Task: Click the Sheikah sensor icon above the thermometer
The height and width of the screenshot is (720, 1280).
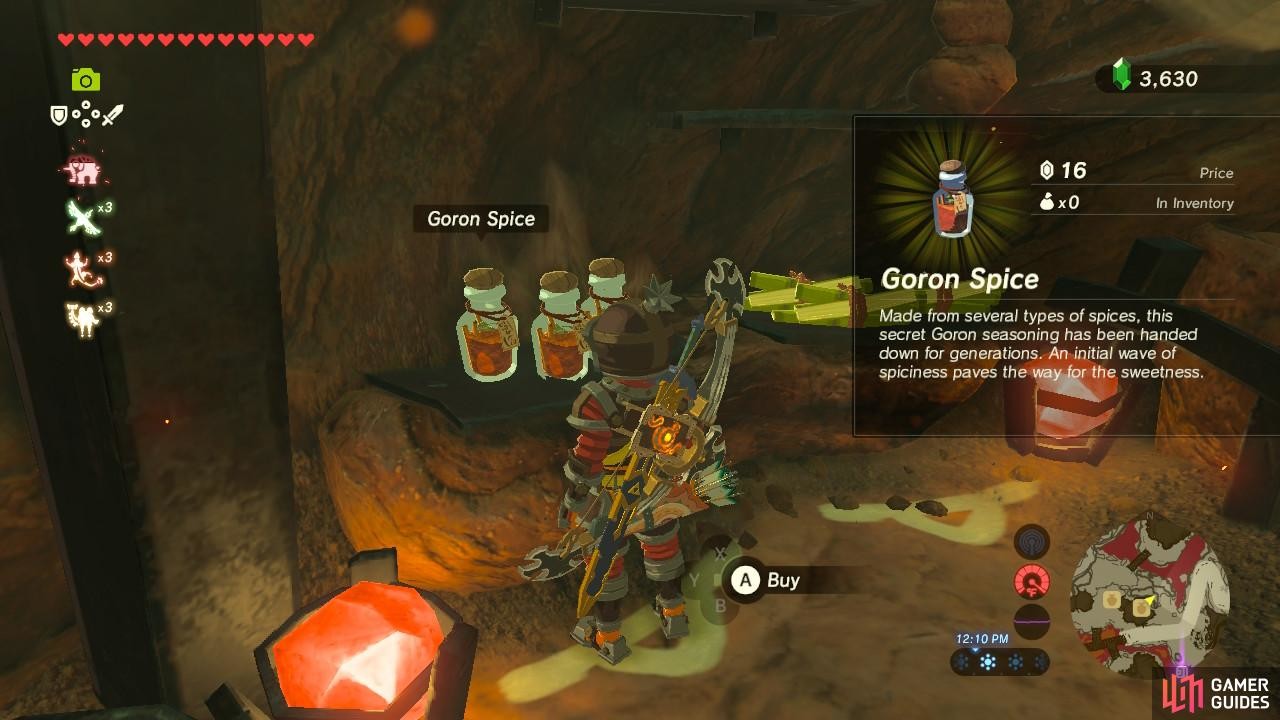Action: [1032, 540]
